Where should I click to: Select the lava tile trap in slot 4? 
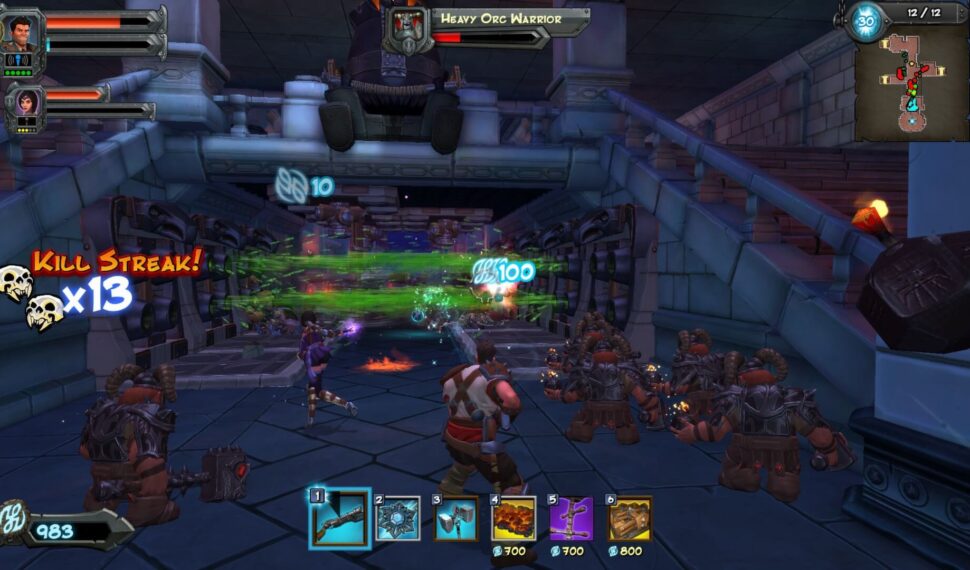513,519
